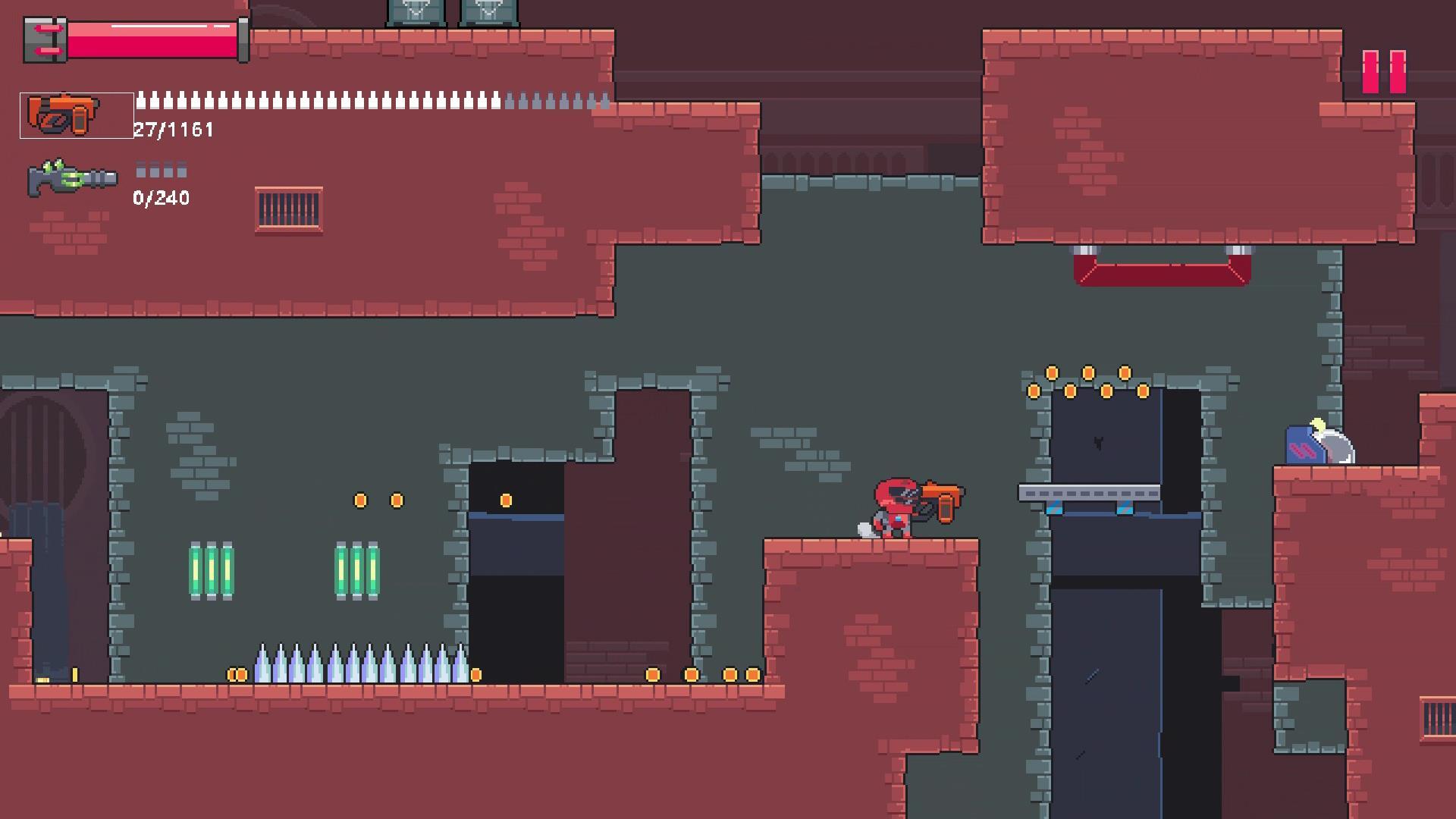Screen dimensions: 1456x819
Task: Pause the game with the pink pause button
Action: coord(1384,72)
